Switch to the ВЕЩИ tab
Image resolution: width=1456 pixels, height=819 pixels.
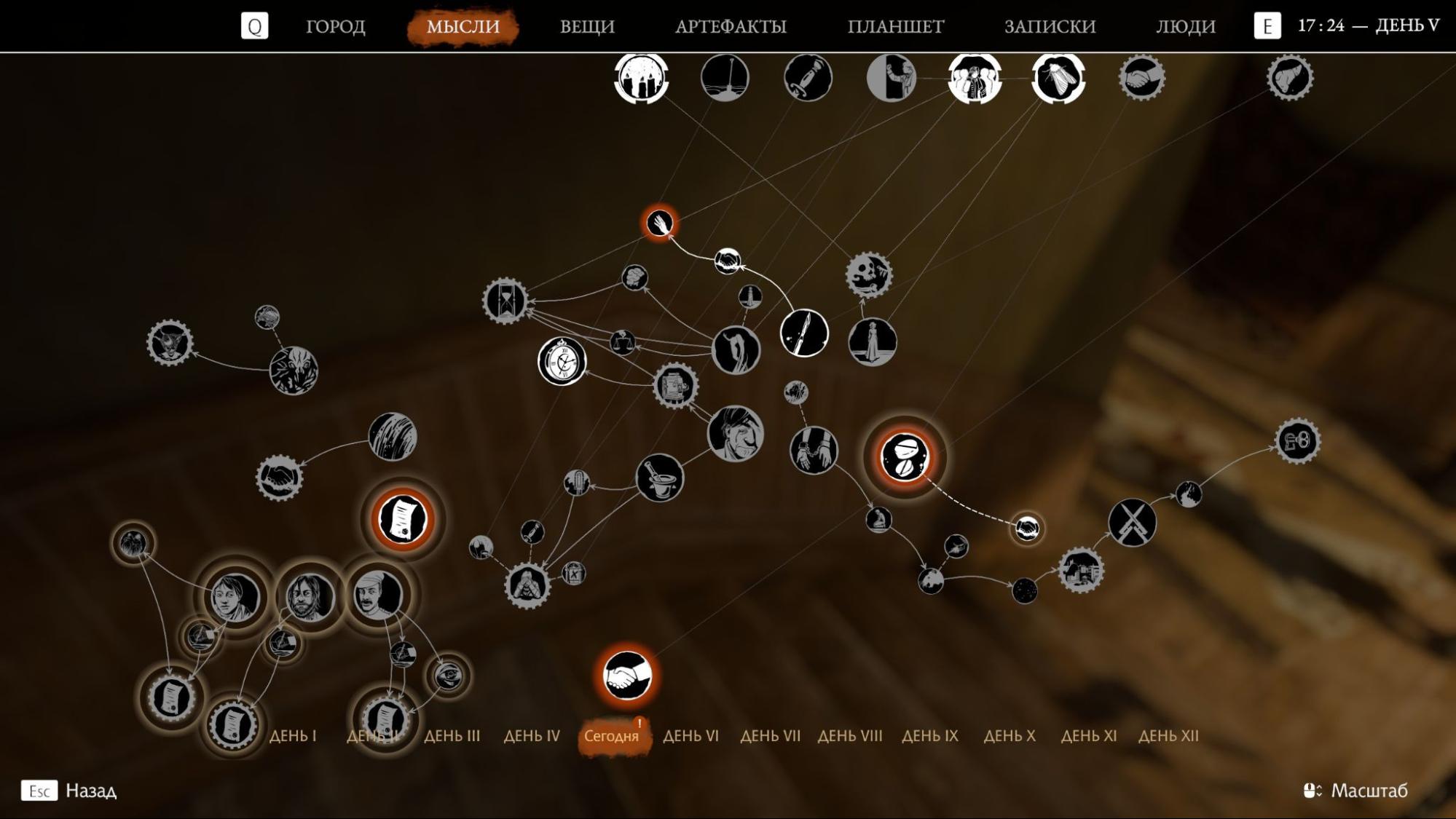click(x=587, y=26)
